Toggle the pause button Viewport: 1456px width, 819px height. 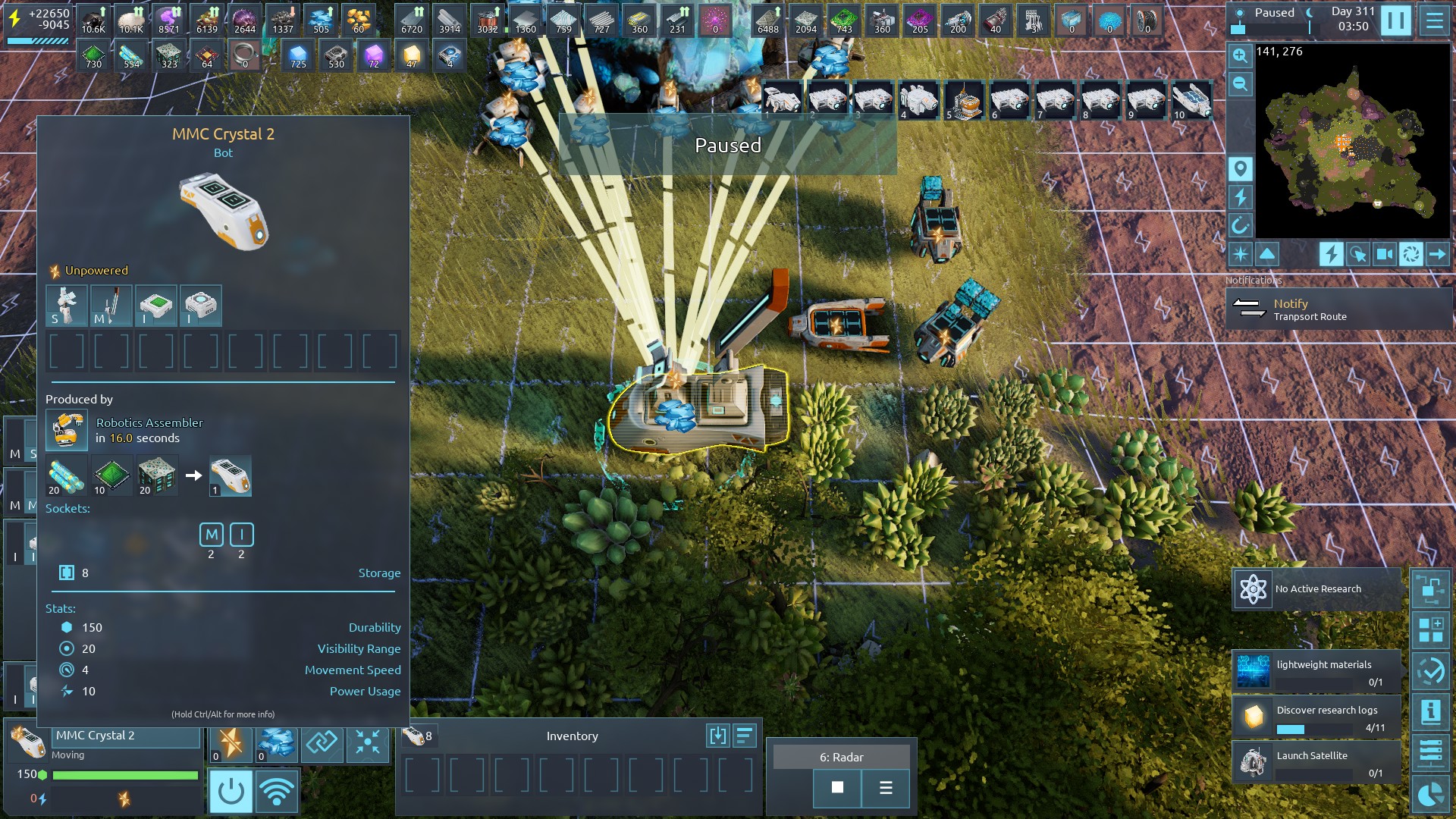[x=1395, y=20]
